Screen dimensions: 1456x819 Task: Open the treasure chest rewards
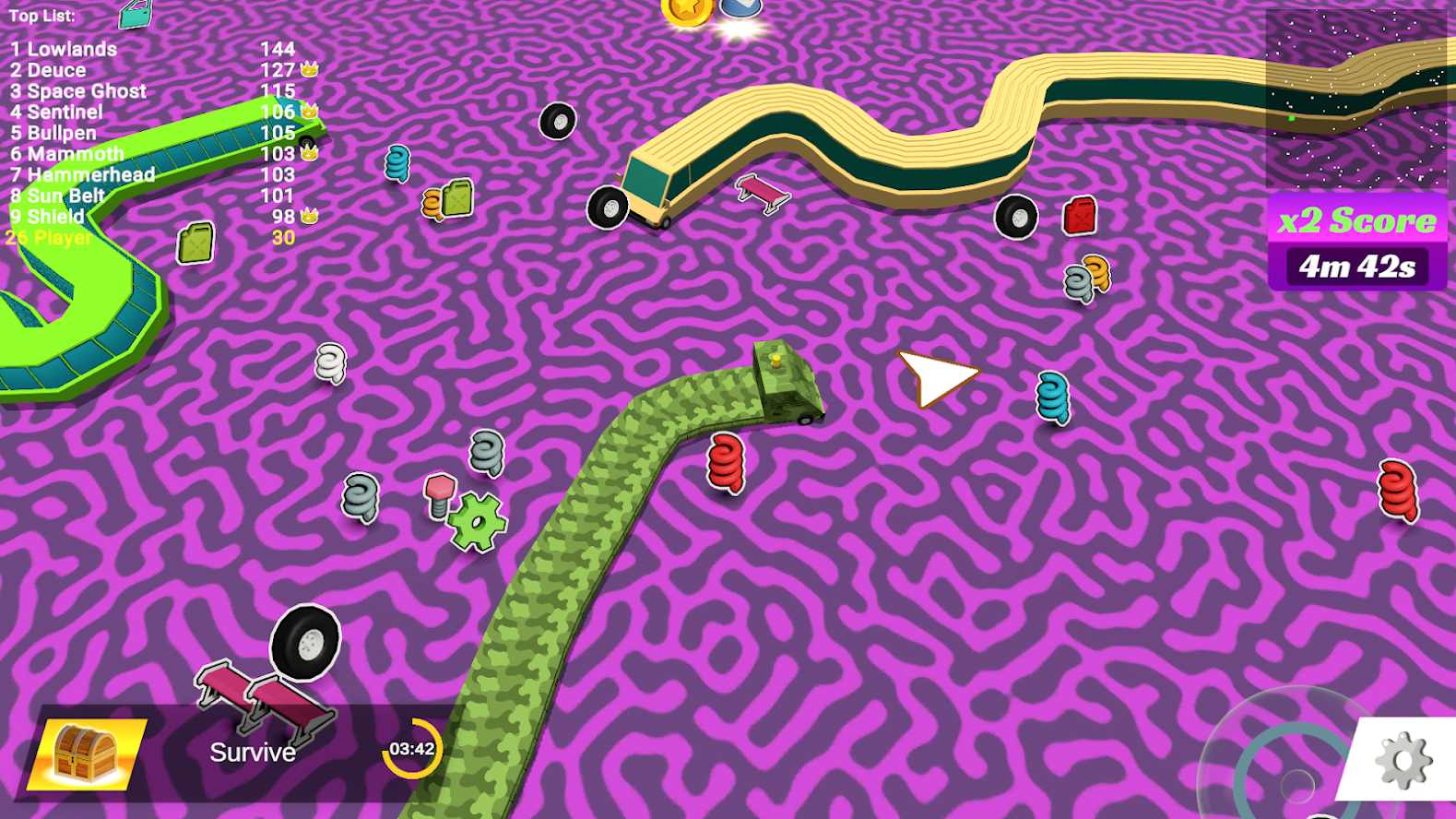(82, 752)
